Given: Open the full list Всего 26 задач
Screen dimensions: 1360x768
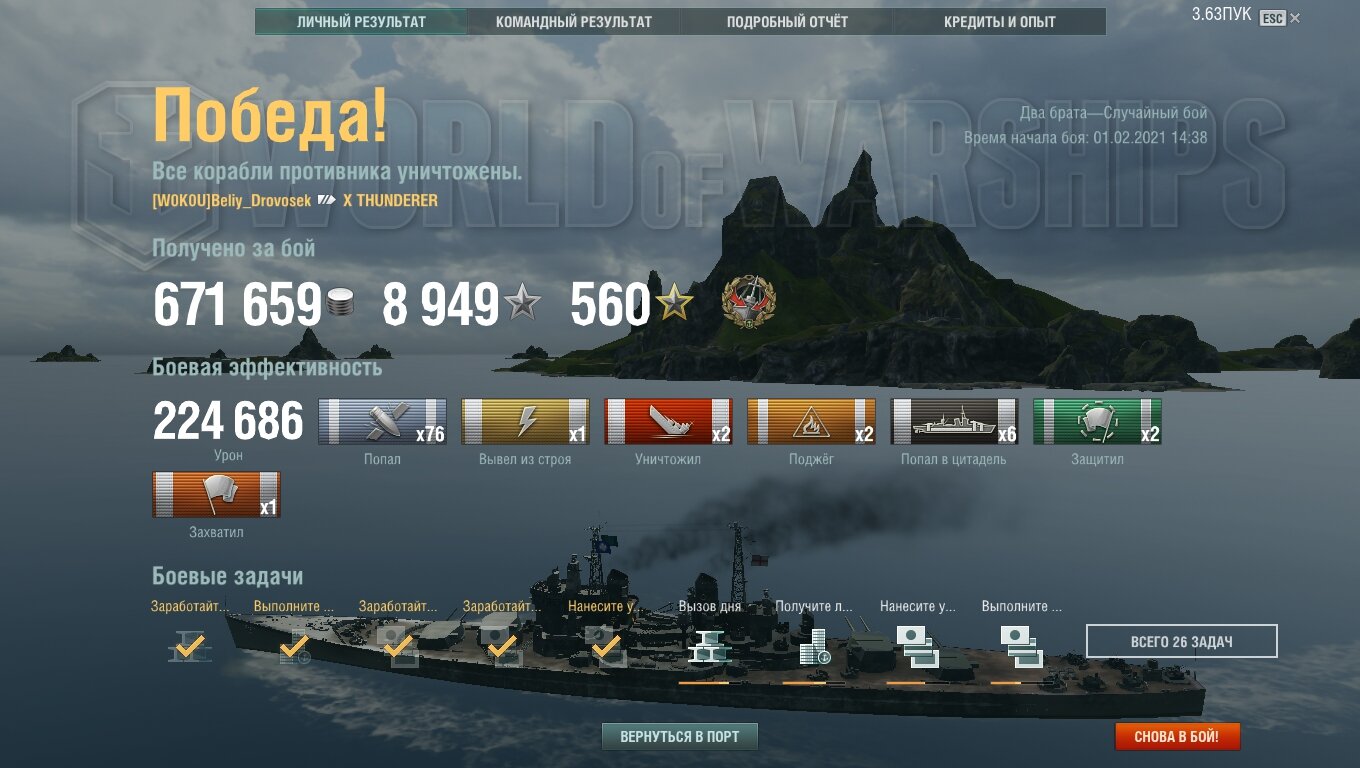Looking at the screenshot, I should click(1181, 641).
